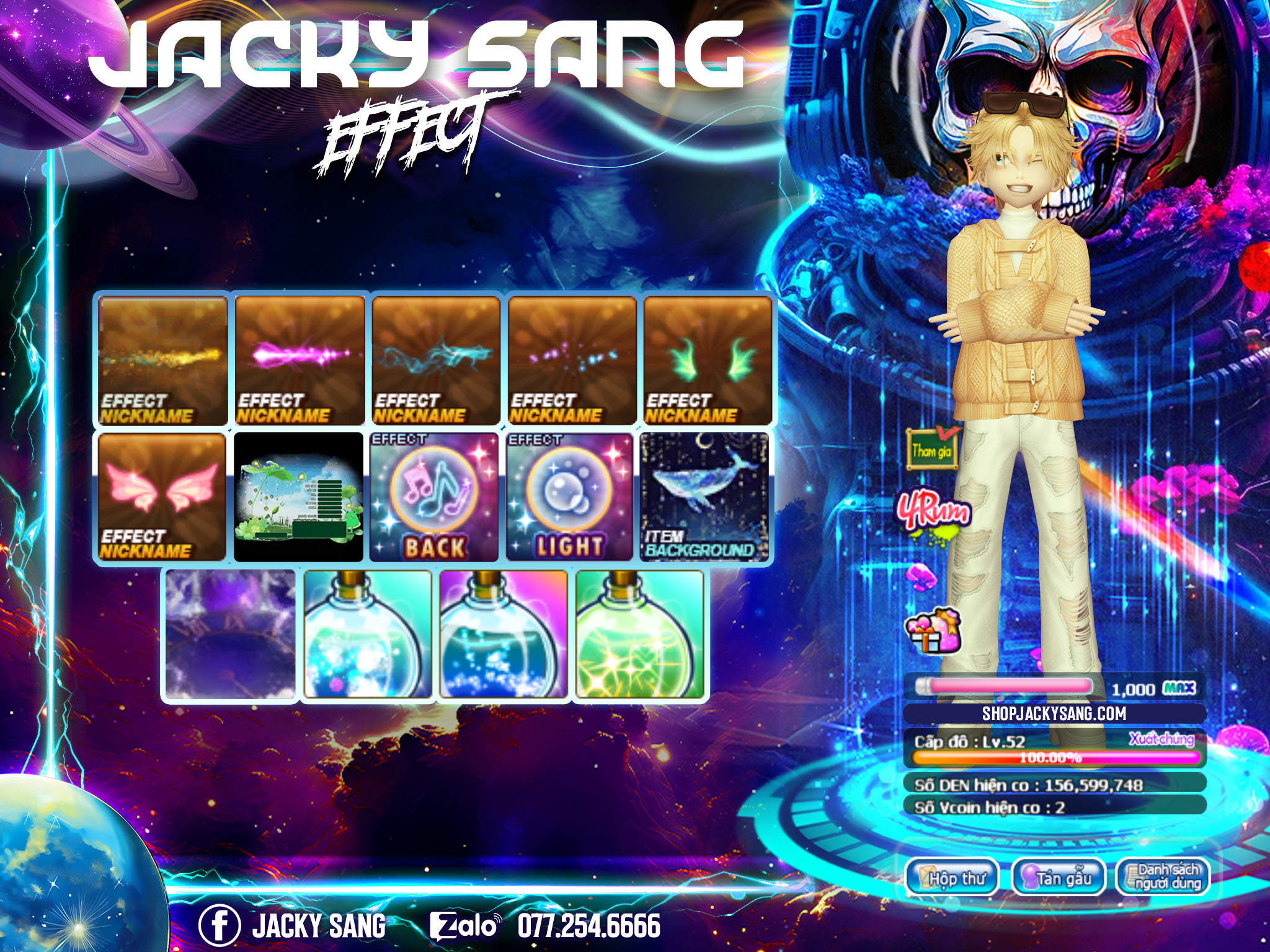Screen dimensions: 1270x952
Task: Pick the green sparkle potion bottle
Action: [639, 635]
